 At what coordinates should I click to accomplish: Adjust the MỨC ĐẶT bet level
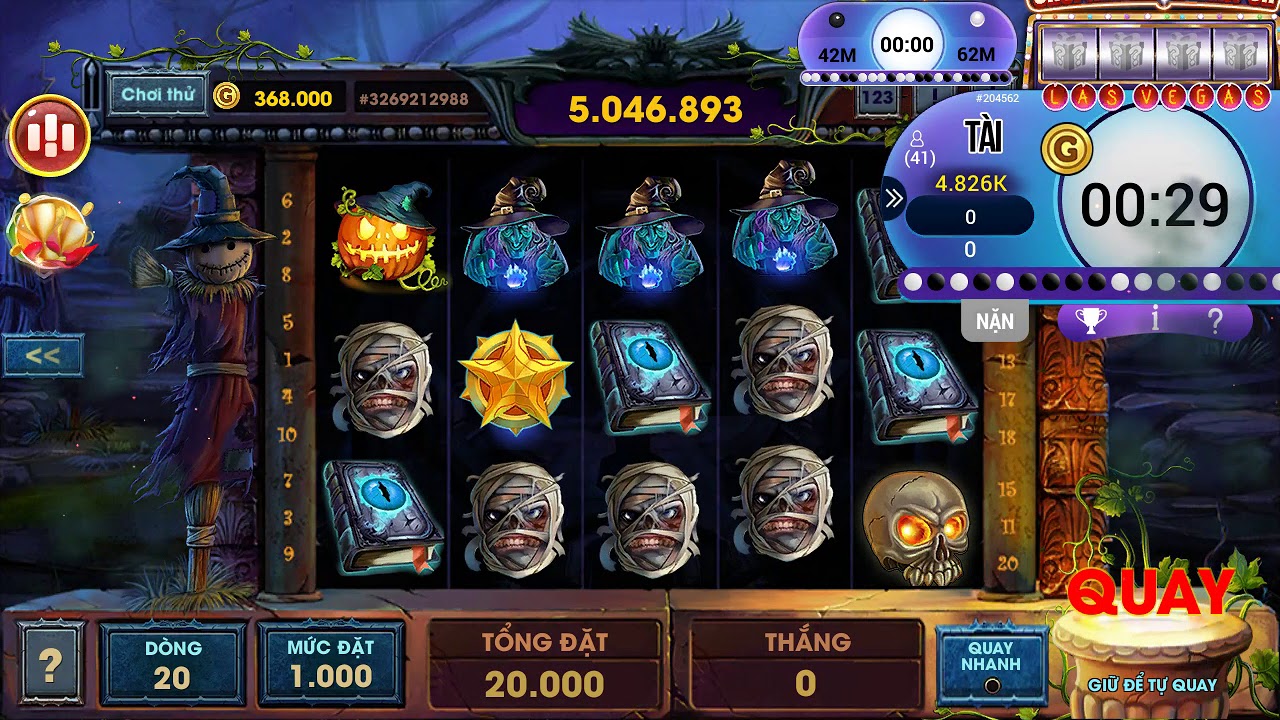[331, 664]
